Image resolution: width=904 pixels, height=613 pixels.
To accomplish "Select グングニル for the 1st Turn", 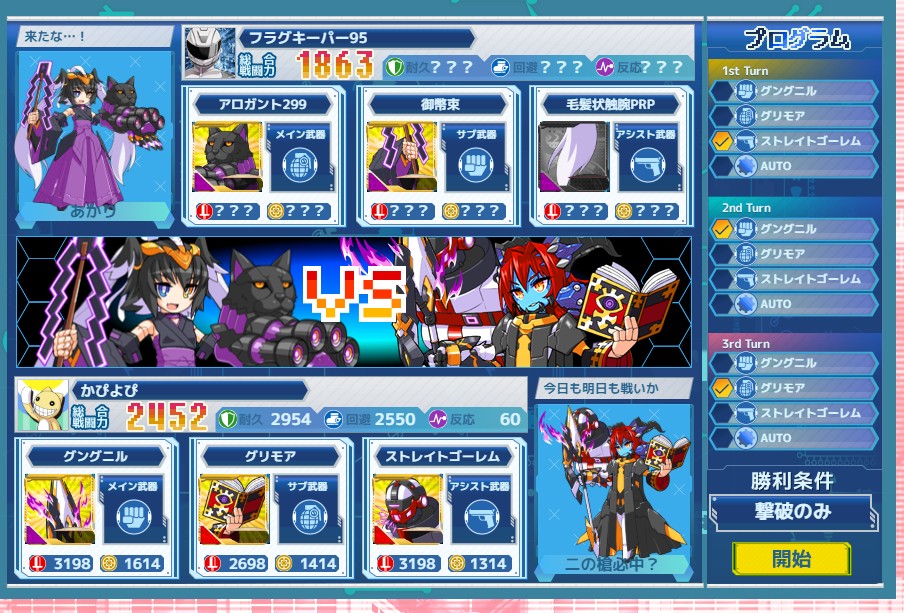I will [795, 91].
